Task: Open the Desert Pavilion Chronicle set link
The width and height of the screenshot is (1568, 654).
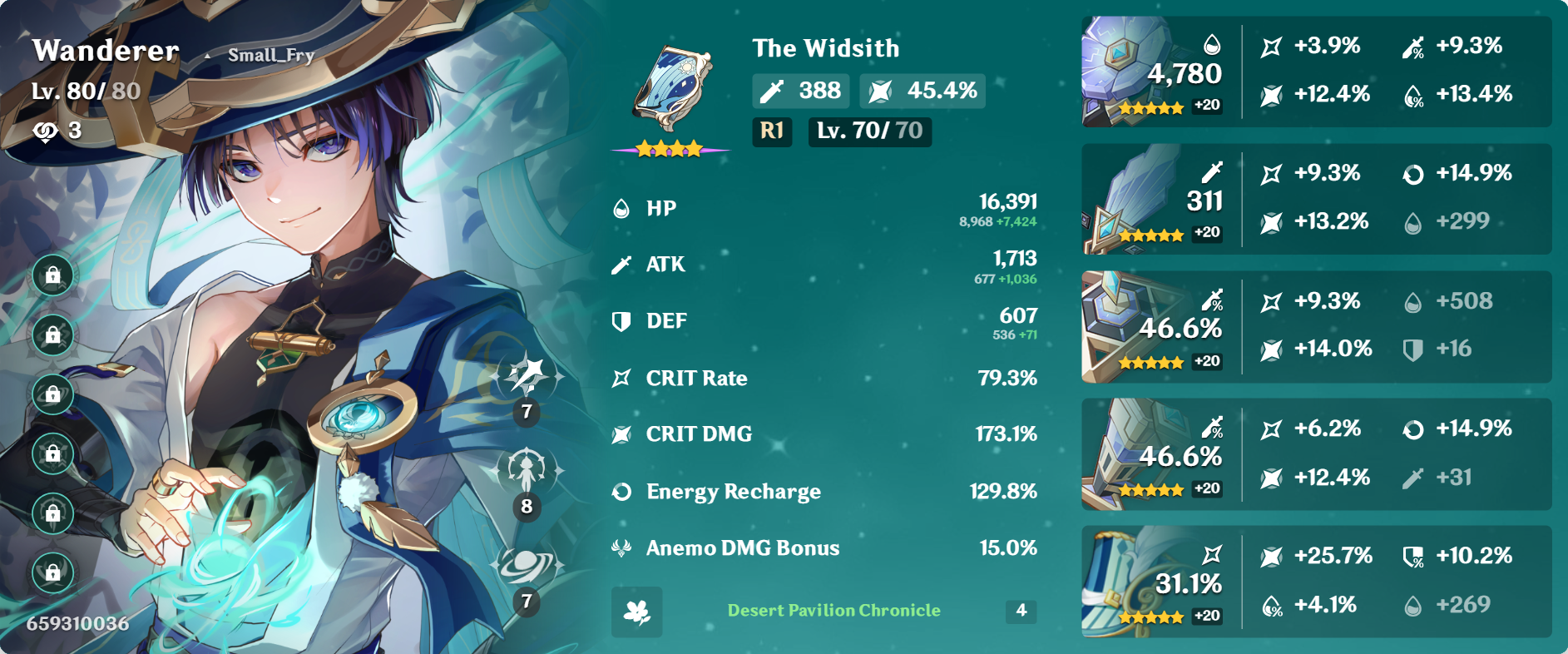Action: [x=833, y=609]
